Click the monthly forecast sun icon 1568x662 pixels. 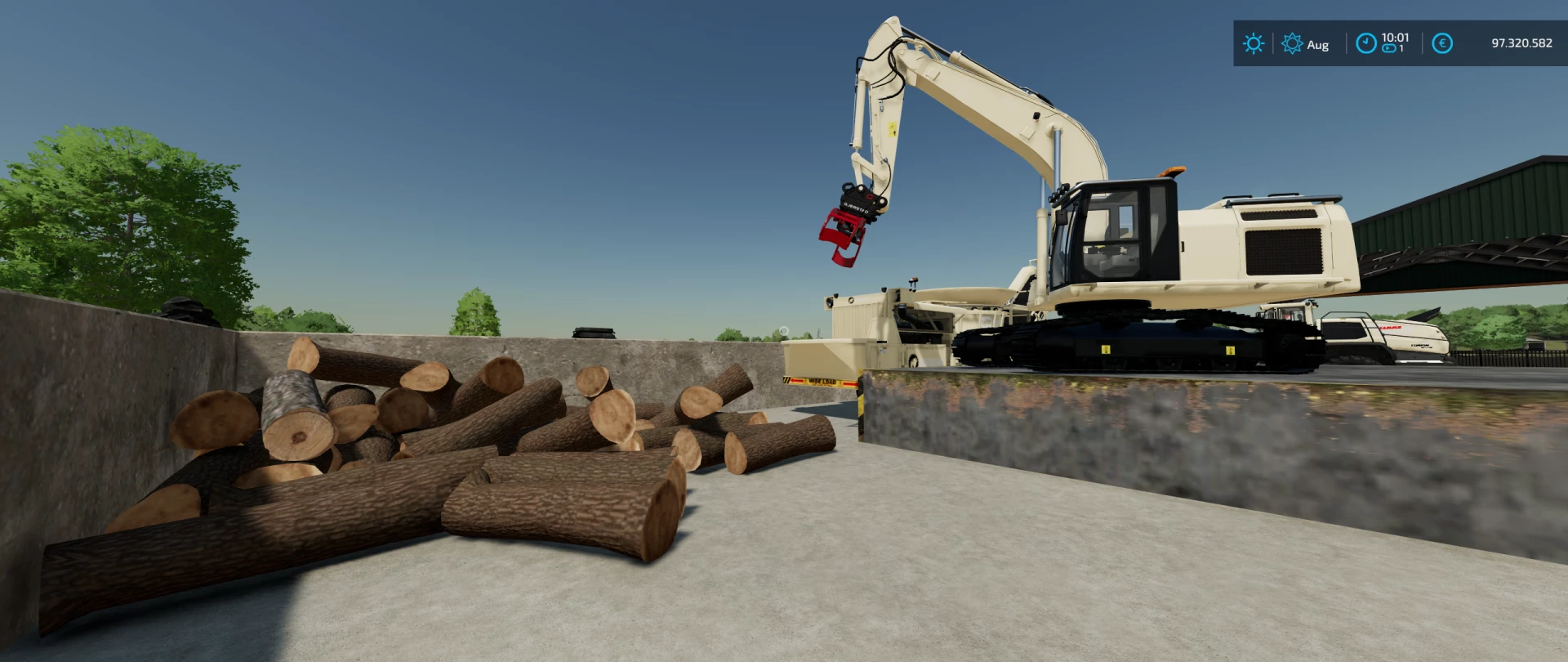1294,43
